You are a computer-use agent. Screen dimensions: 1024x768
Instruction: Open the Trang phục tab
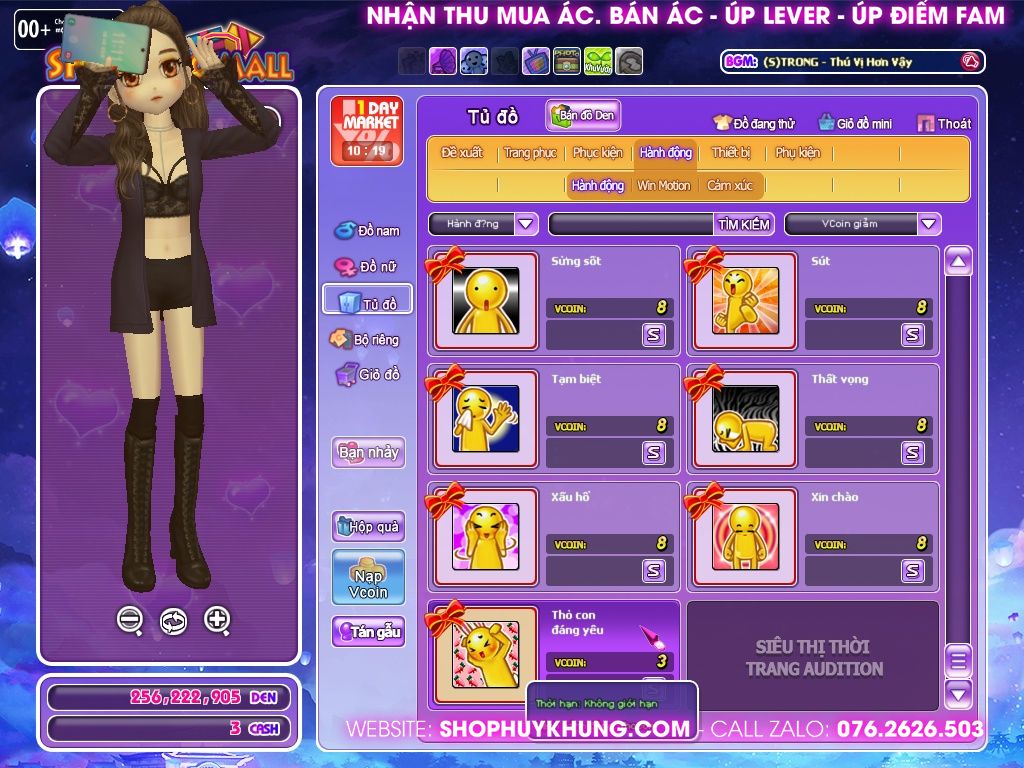click(530, 153)
